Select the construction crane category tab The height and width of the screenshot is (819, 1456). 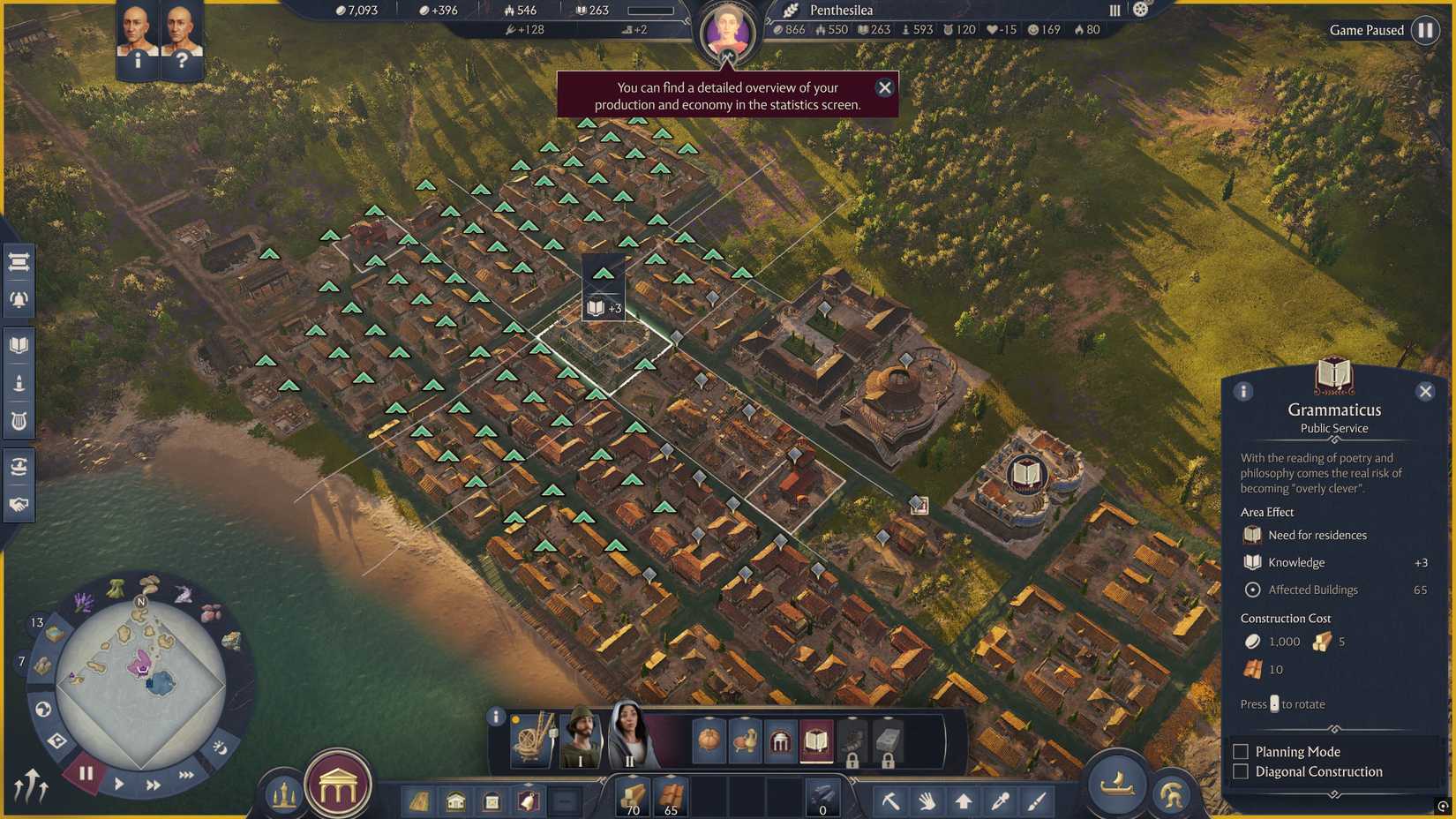coord(531,740)
